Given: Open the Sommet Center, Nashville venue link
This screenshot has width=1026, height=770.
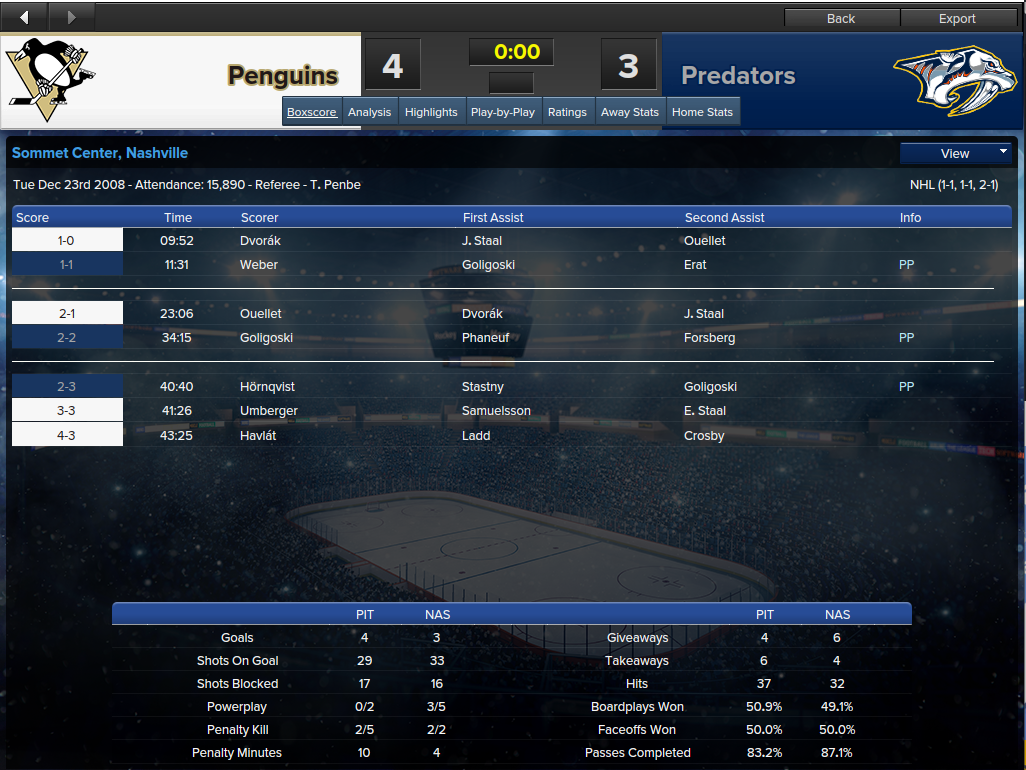Looking at the screenshot, I should (x=100, y=153).
